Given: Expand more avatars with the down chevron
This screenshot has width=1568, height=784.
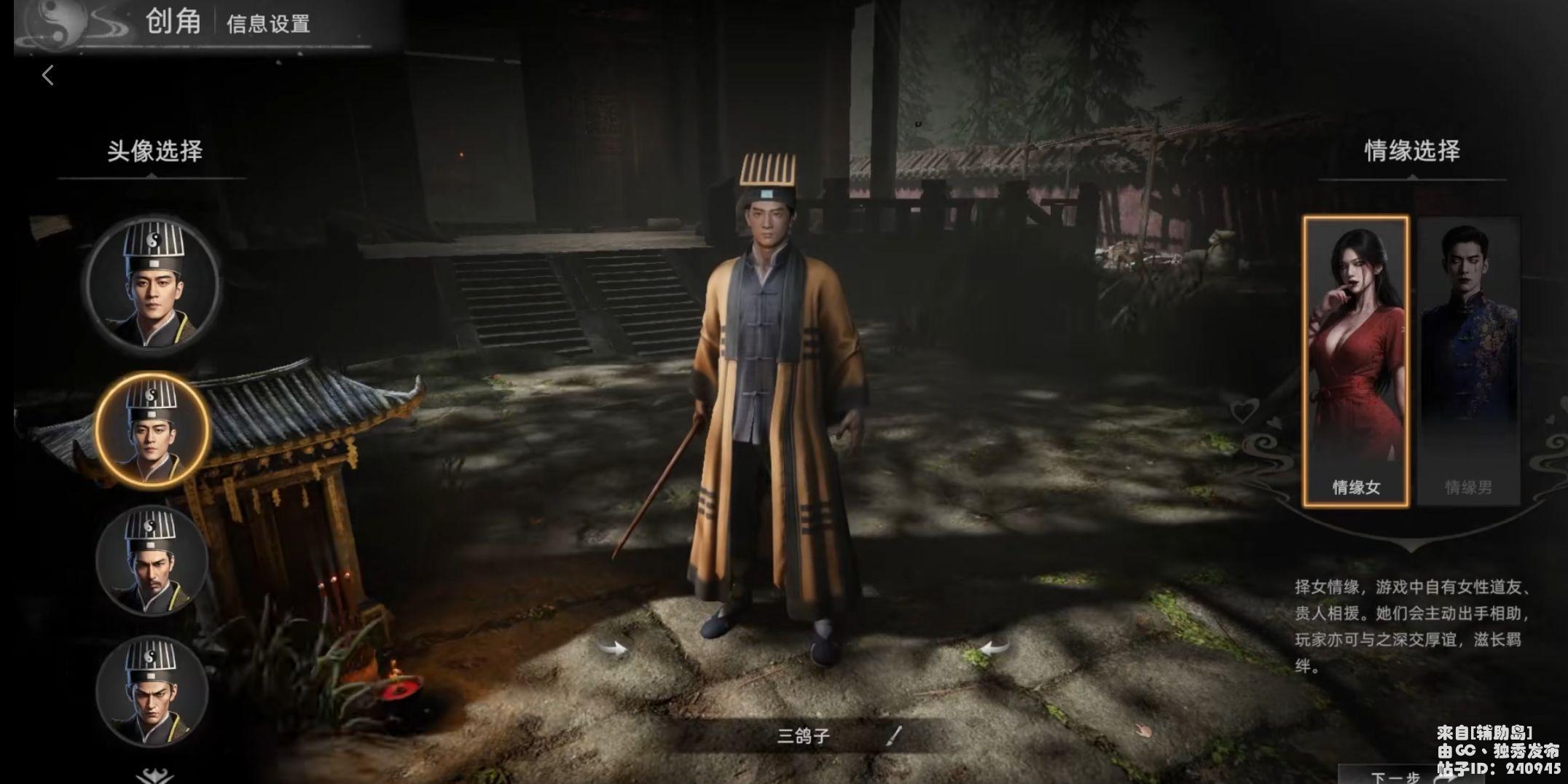Looking at the screenshot, I should click(x=154, y=775).
